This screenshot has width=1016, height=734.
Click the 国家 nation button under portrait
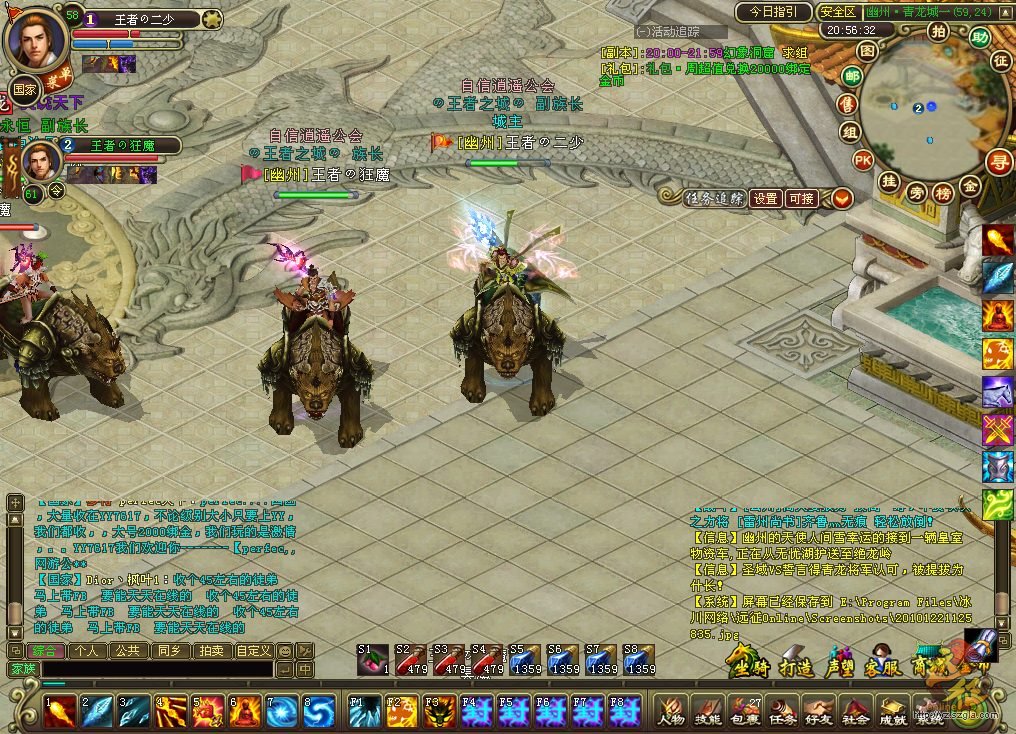25,87
